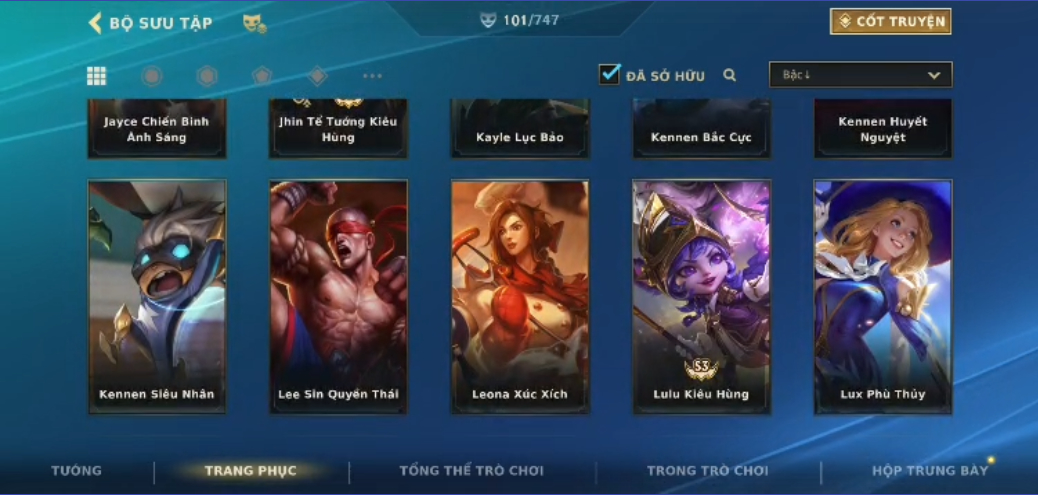Open the three-dots more filters option
The height and width of the screenshot is (495, 1038).
(372, 76)
